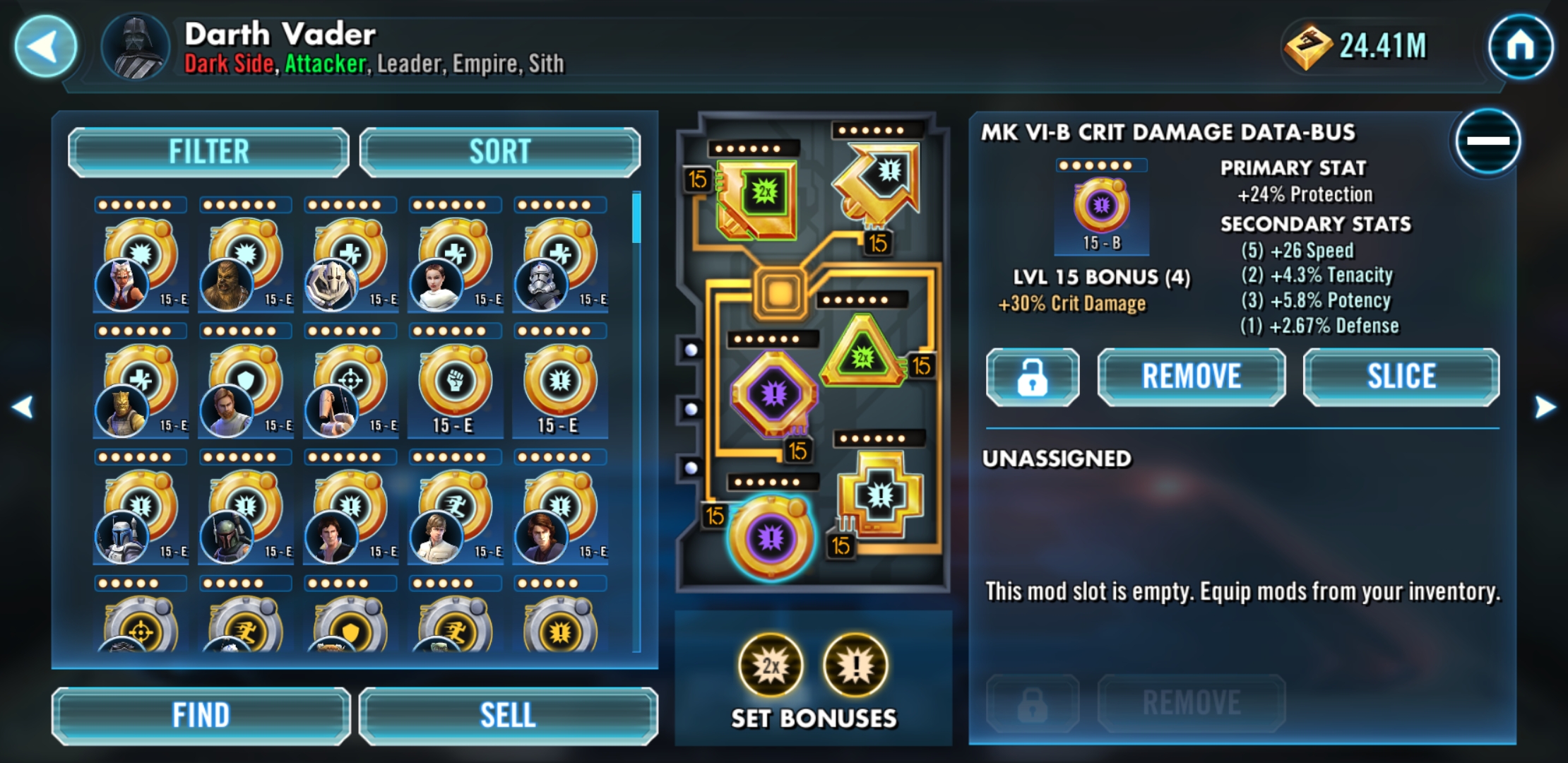This screenshot has width=1568, height=763.
Task: Open the Filter options
Action: [208, 150]
